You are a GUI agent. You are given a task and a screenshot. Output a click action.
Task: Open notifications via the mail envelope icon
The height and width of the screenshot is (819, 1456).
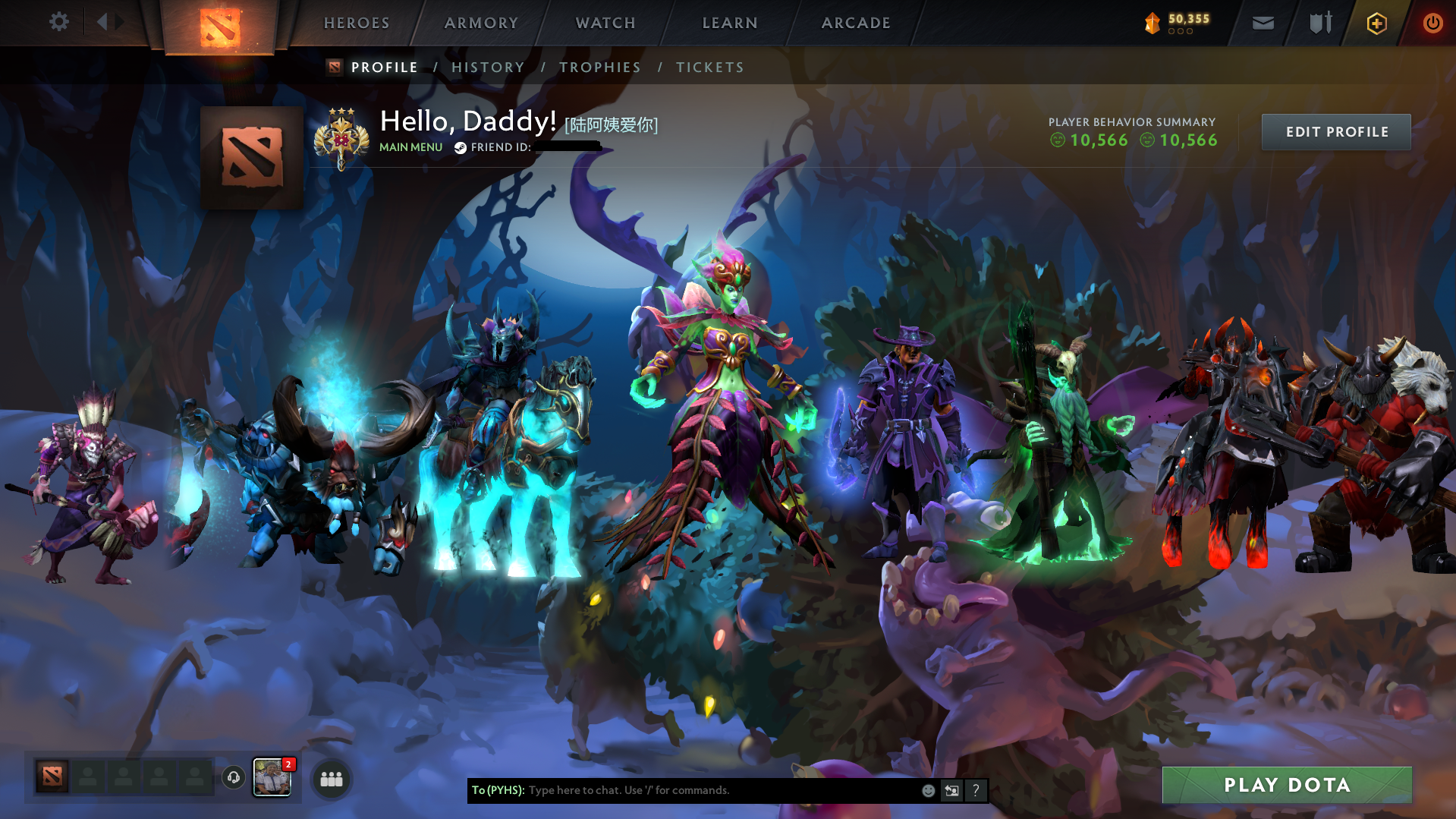pyautogui.click(x=1262, y=23)
